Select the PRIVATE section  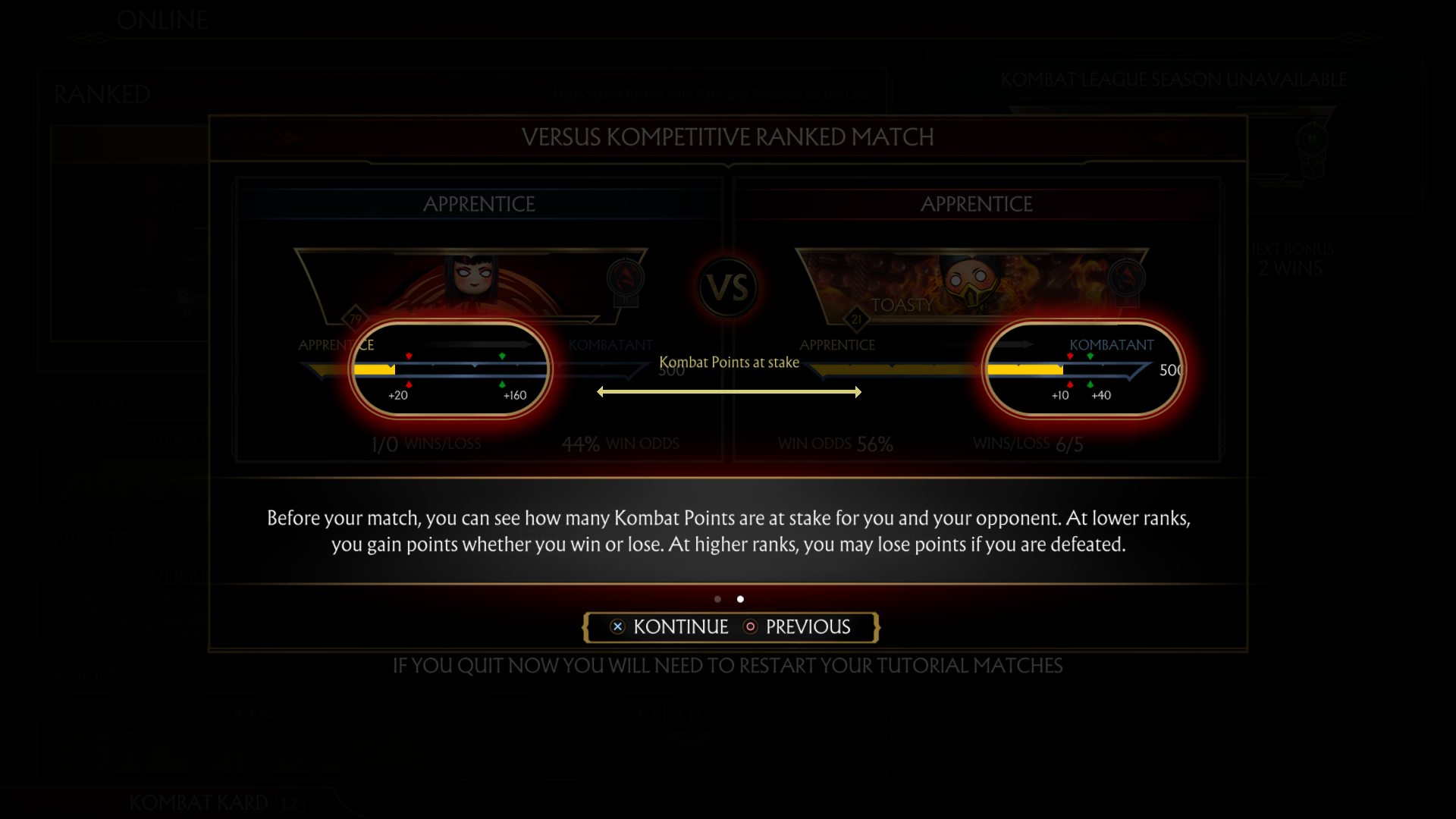tap(93, 538)
